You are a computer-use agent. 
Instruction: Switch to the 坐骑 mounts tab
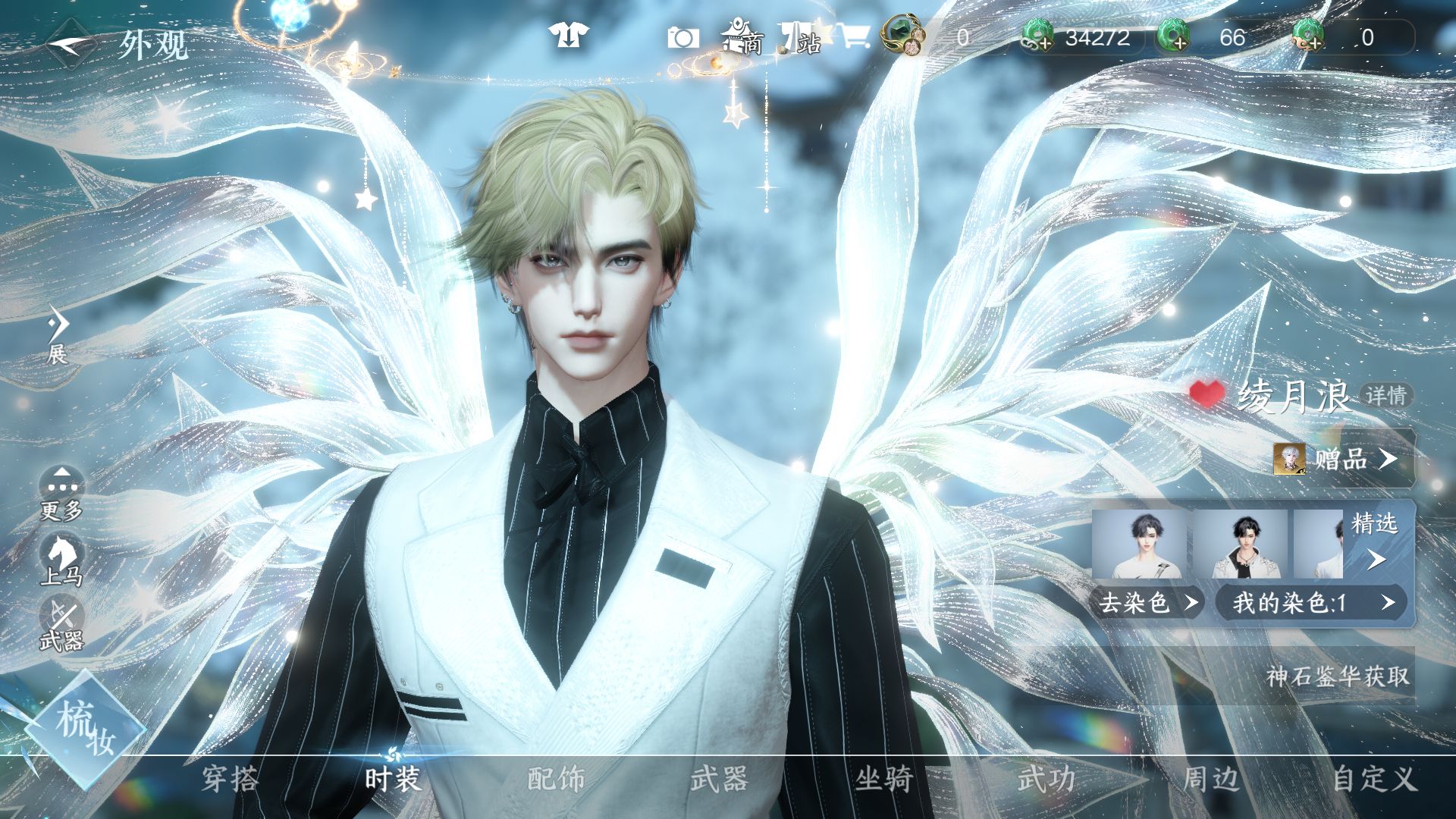pyautogui.click(x=883, y=779)
